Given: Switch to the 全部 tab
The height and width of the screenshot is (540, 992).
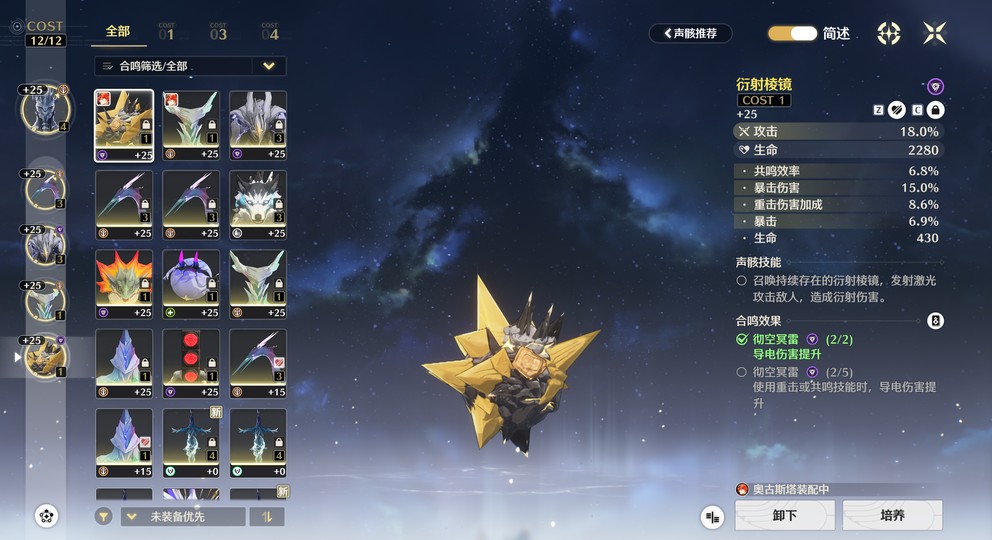Looking at the screenshot, I should click(118, 31).
